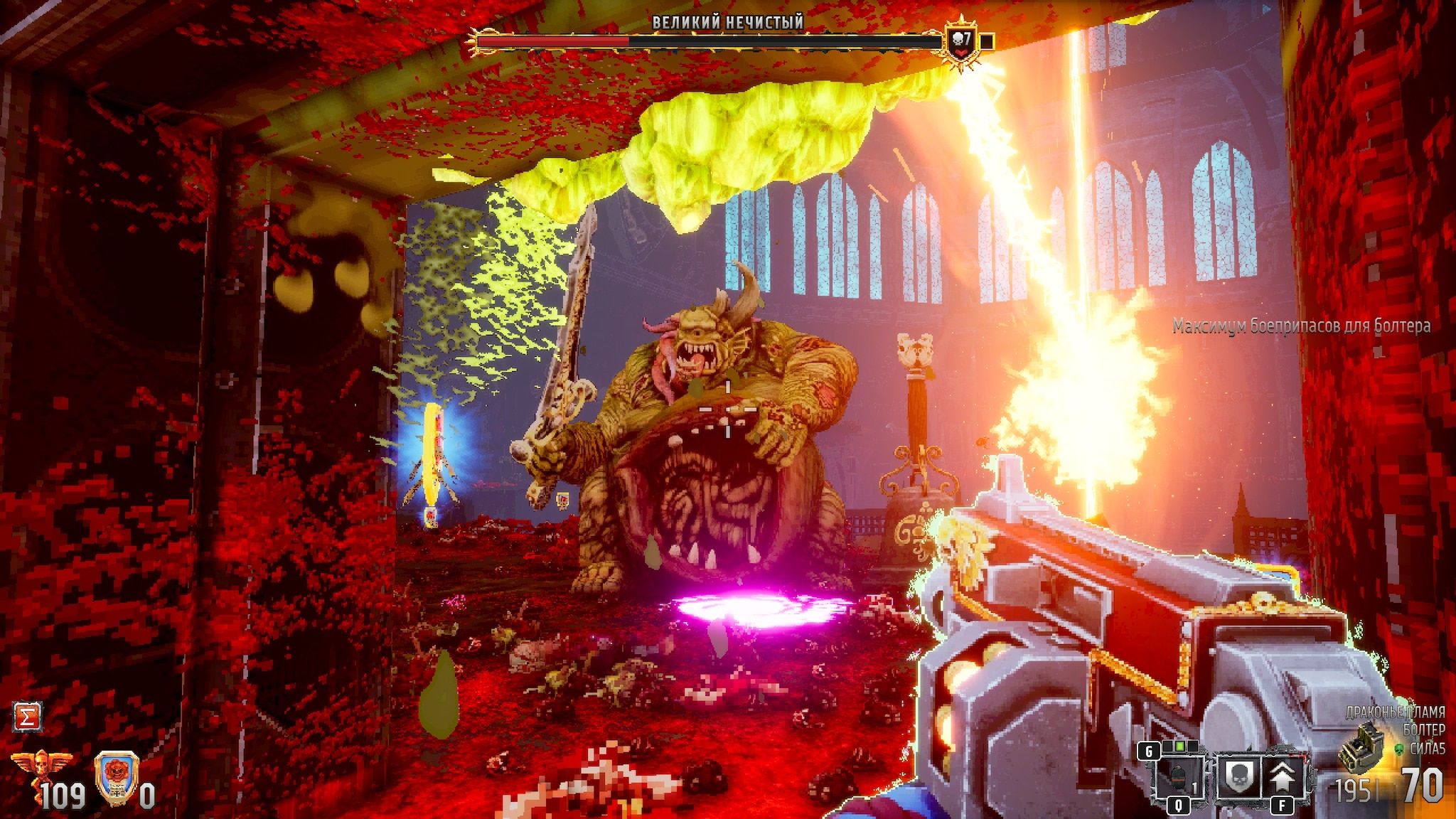Click the skull shield ability icon
Image resolution: width=1456 pixels, height=819 pixels.
(1239, 777)
